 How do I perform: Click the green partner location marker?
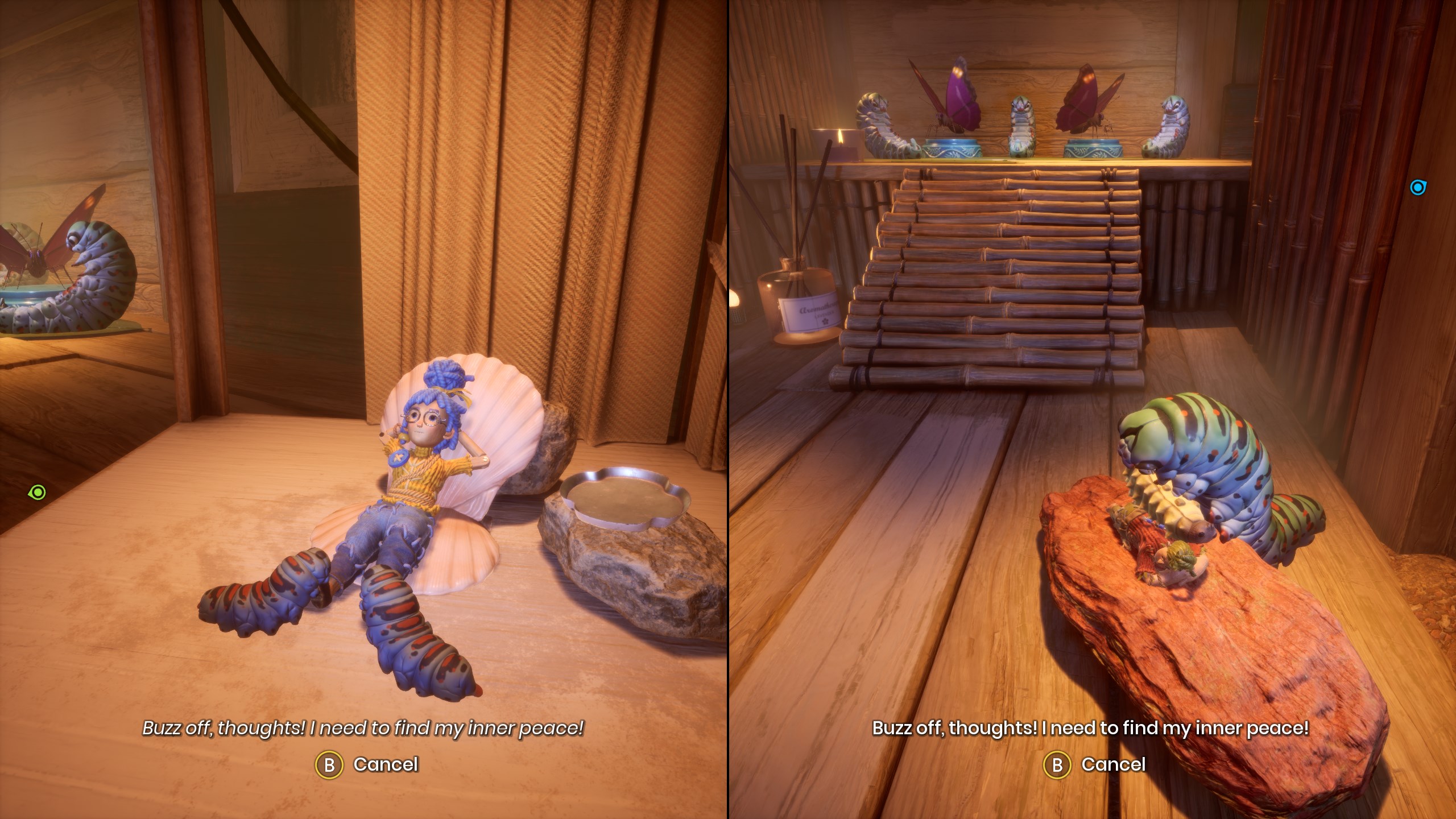pyautogui.click(x=37, y=492)
